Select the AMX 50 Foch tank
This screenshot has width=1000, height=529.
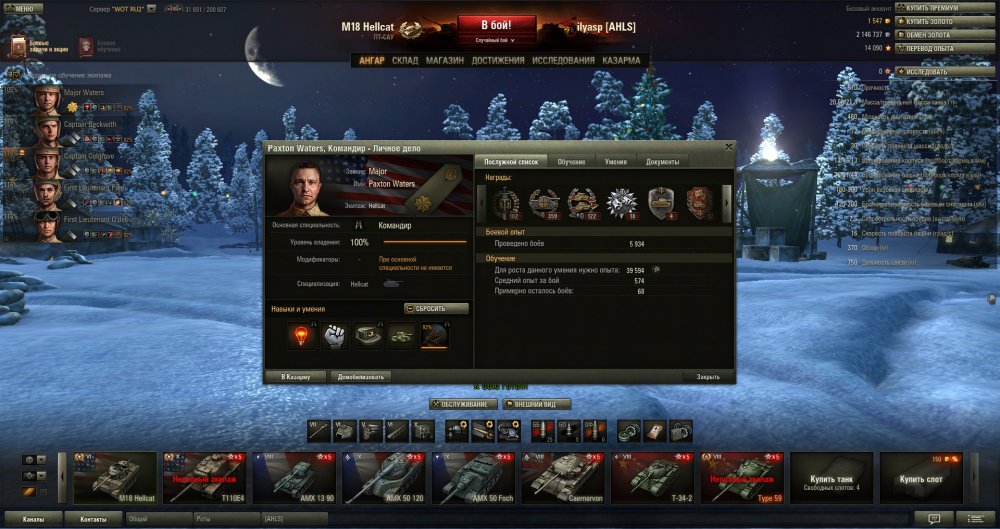[475, 477]
